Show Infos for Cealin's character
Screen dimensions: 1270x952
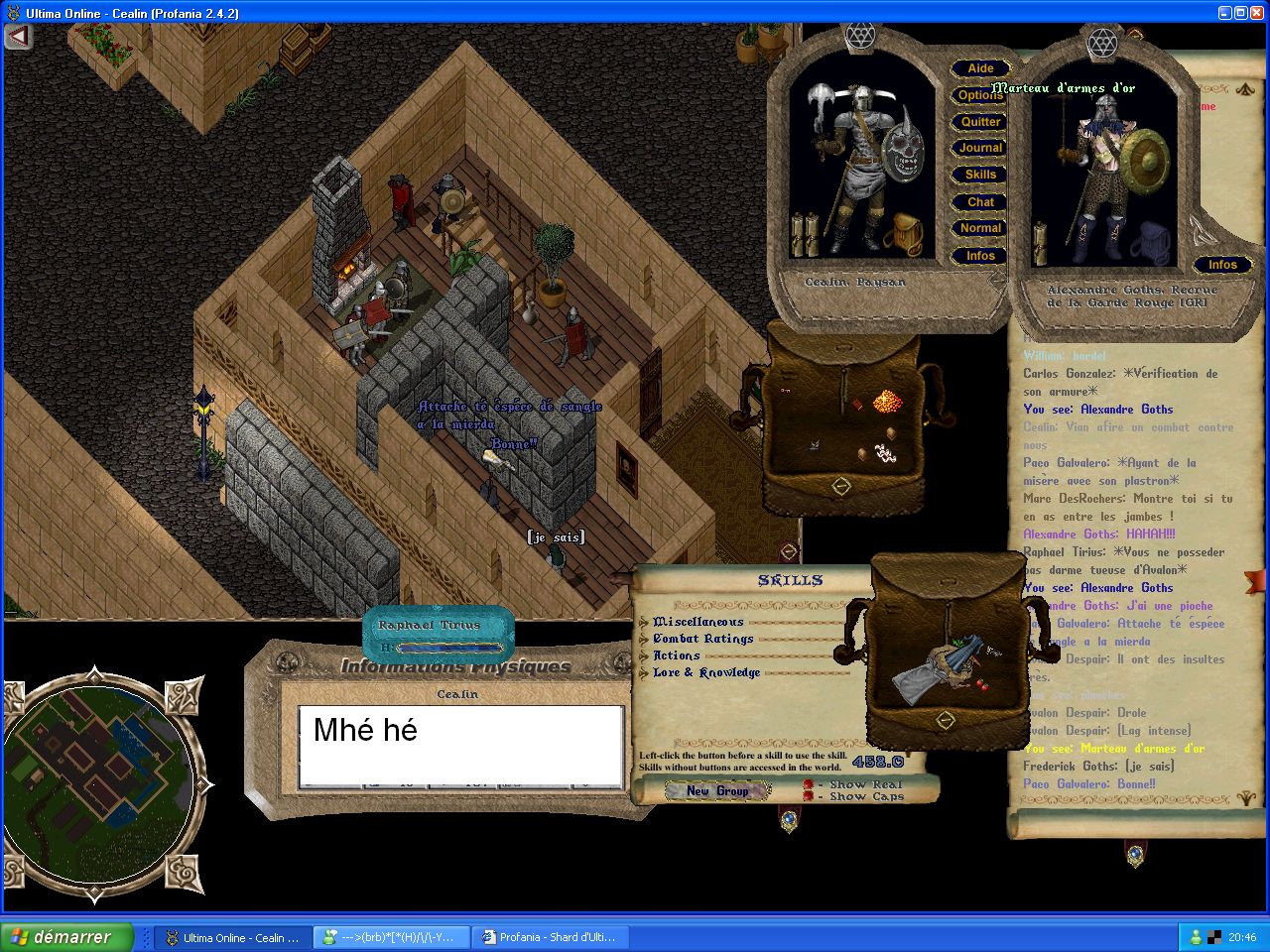(980, 256)
